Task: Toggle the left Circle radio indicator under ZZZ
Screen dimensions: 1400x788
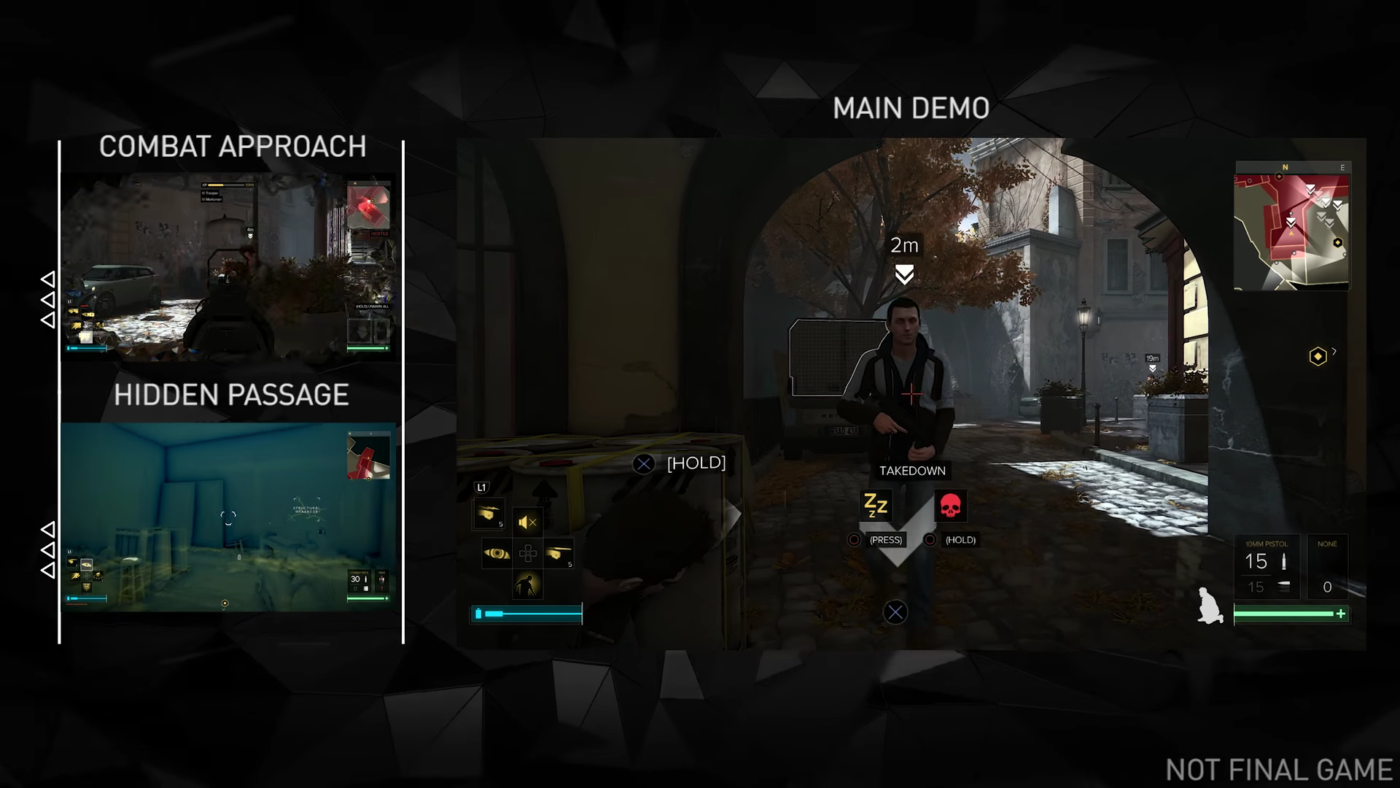Action: (854, 539)
